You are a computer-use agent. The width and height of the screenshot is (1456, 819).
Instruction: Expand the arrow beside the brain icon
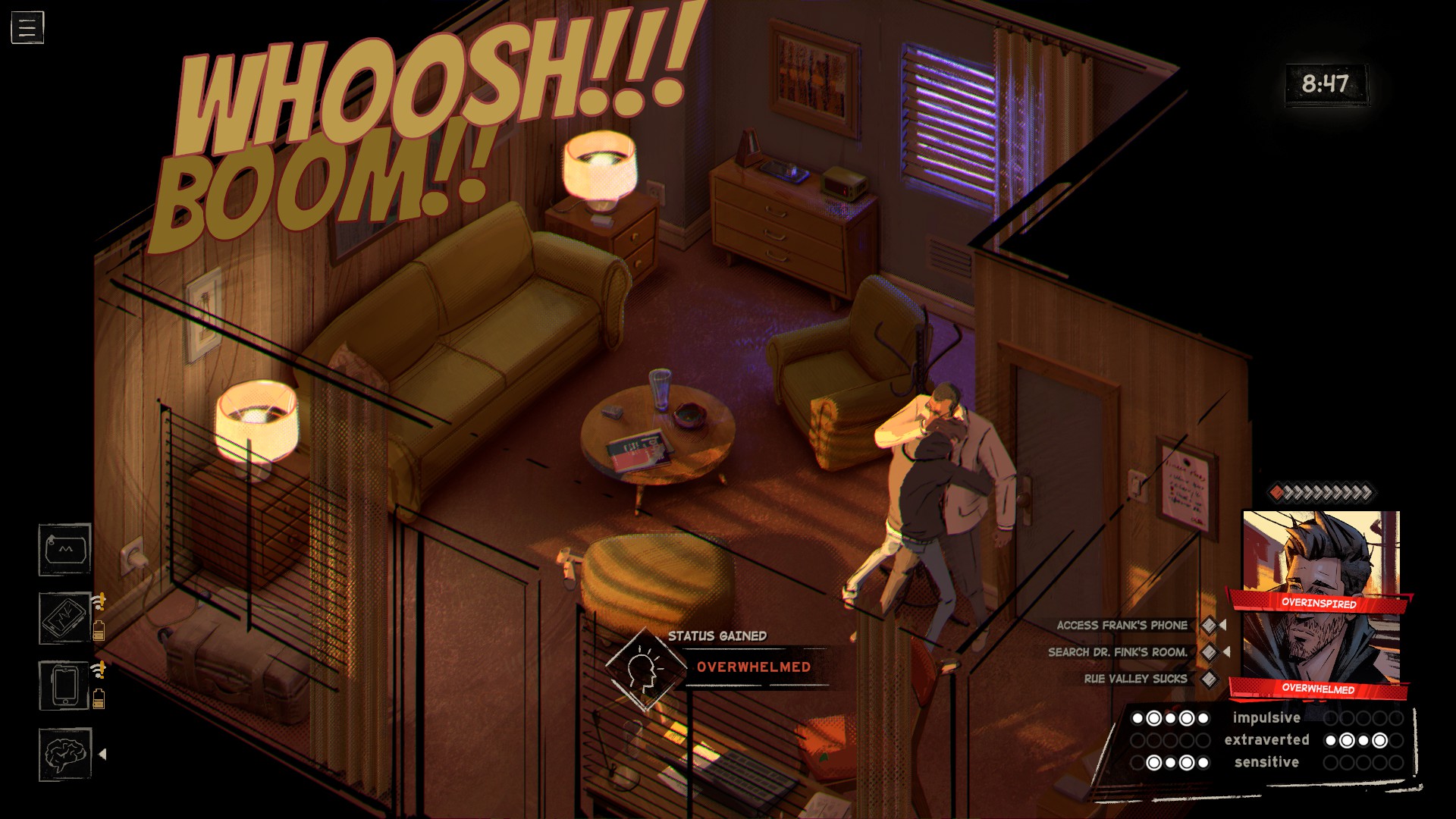point(102,755)
